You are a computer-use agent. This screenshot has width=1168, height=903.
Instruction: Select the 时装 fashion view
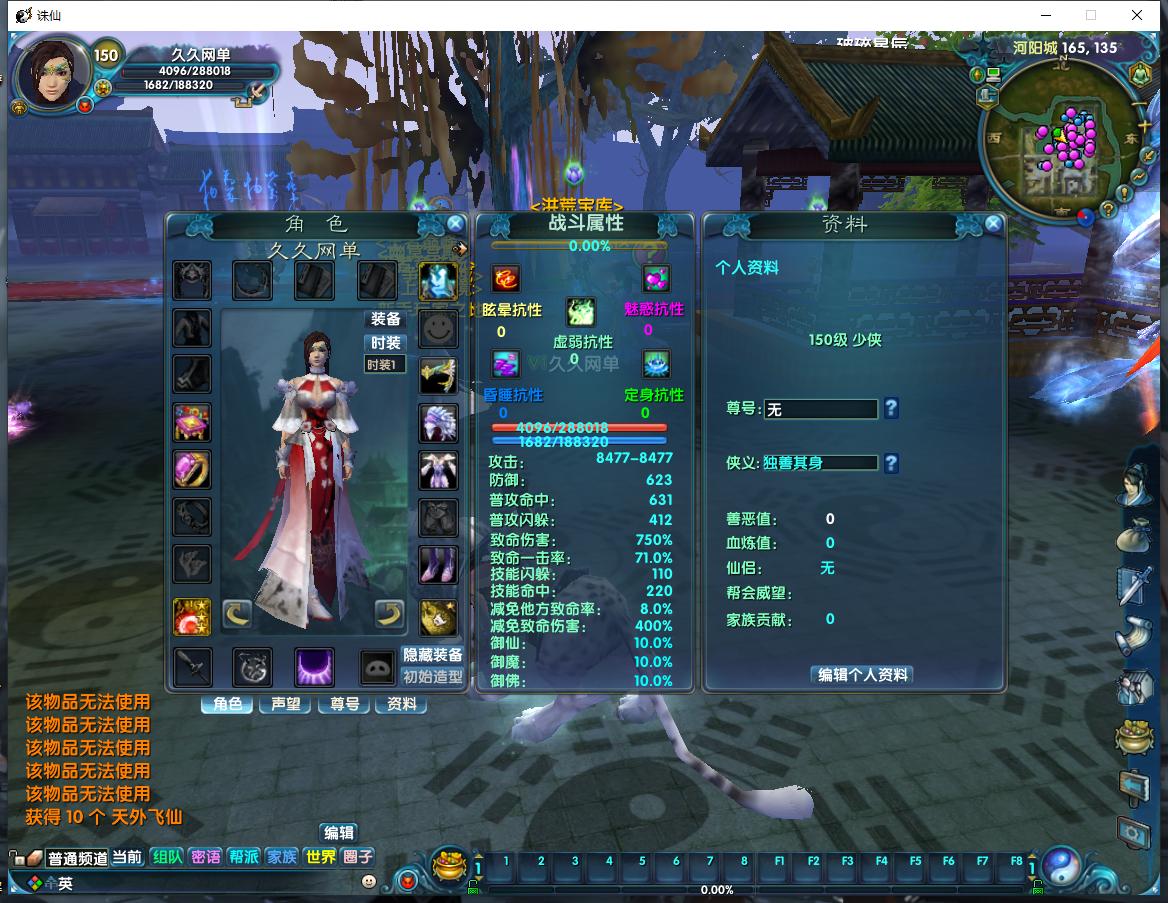point(386,343)
